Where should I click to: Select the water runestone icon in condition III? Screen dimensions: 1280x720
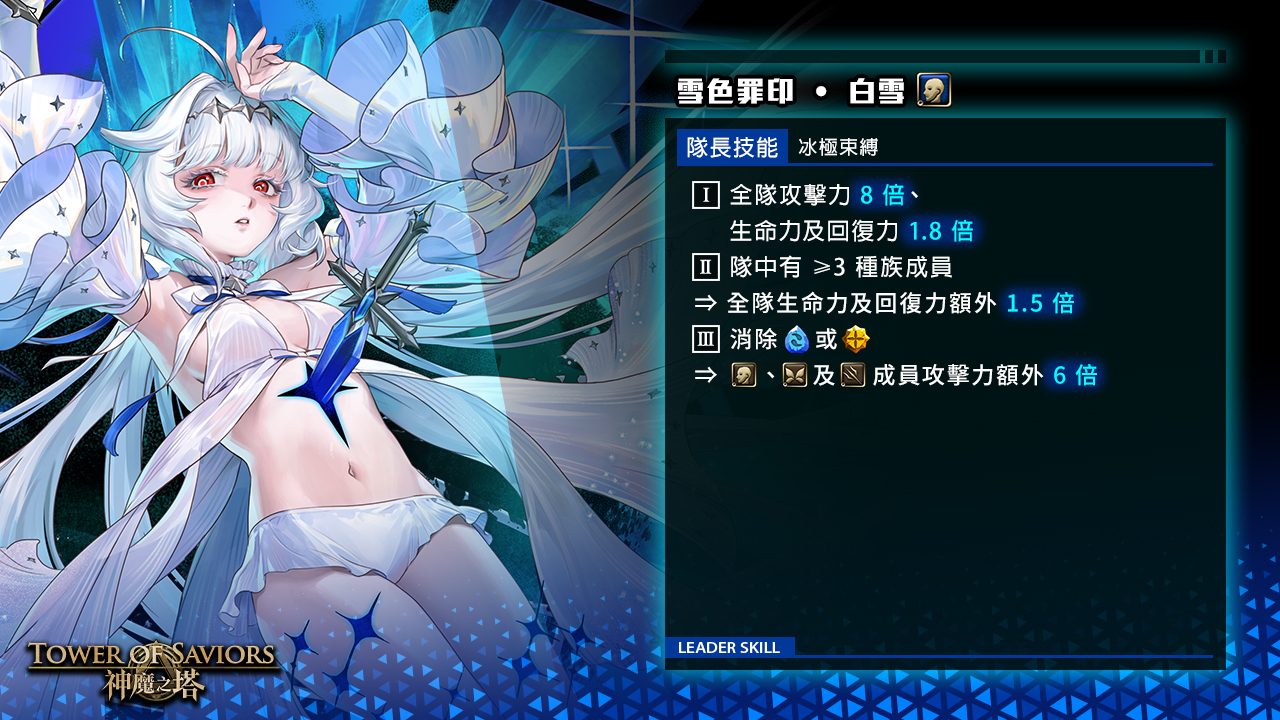[x=796, y=339]
